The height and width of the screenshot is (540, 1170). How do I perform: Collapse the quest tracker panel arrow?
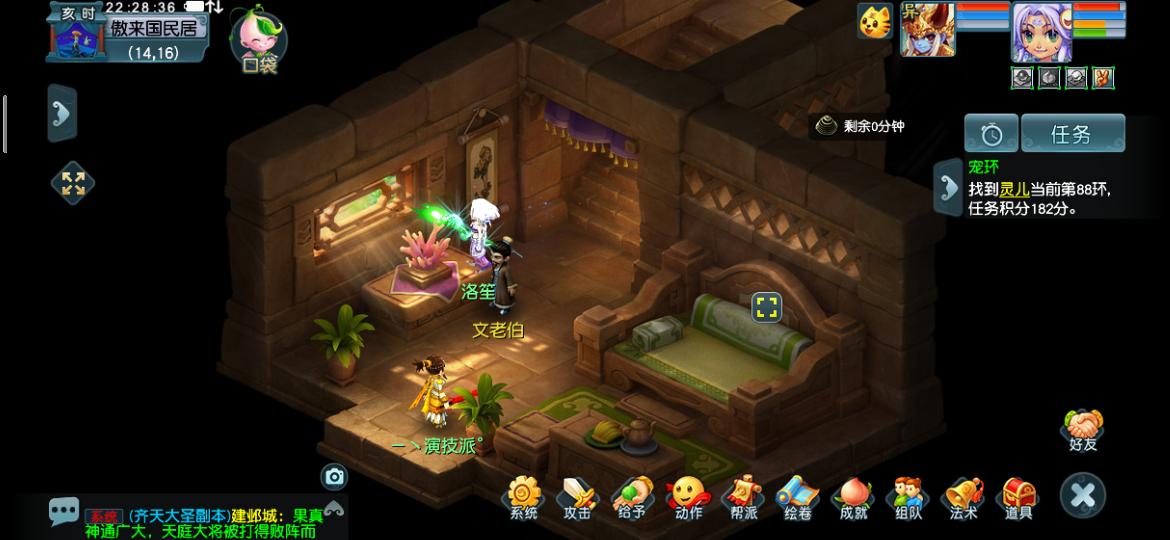click(x=947, y=185)
